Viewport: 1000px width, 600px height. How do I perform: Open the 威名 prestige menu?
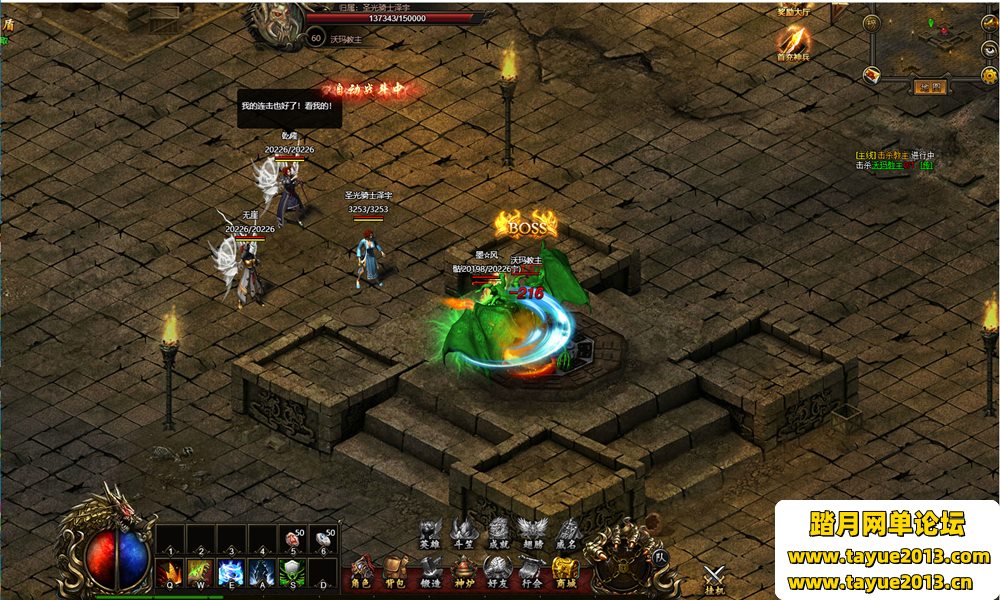[x=567, y=533]
